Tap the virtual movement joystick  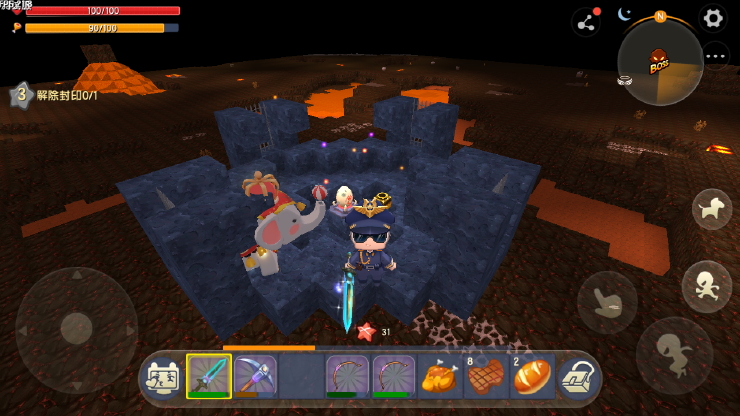tap(77, 327)
